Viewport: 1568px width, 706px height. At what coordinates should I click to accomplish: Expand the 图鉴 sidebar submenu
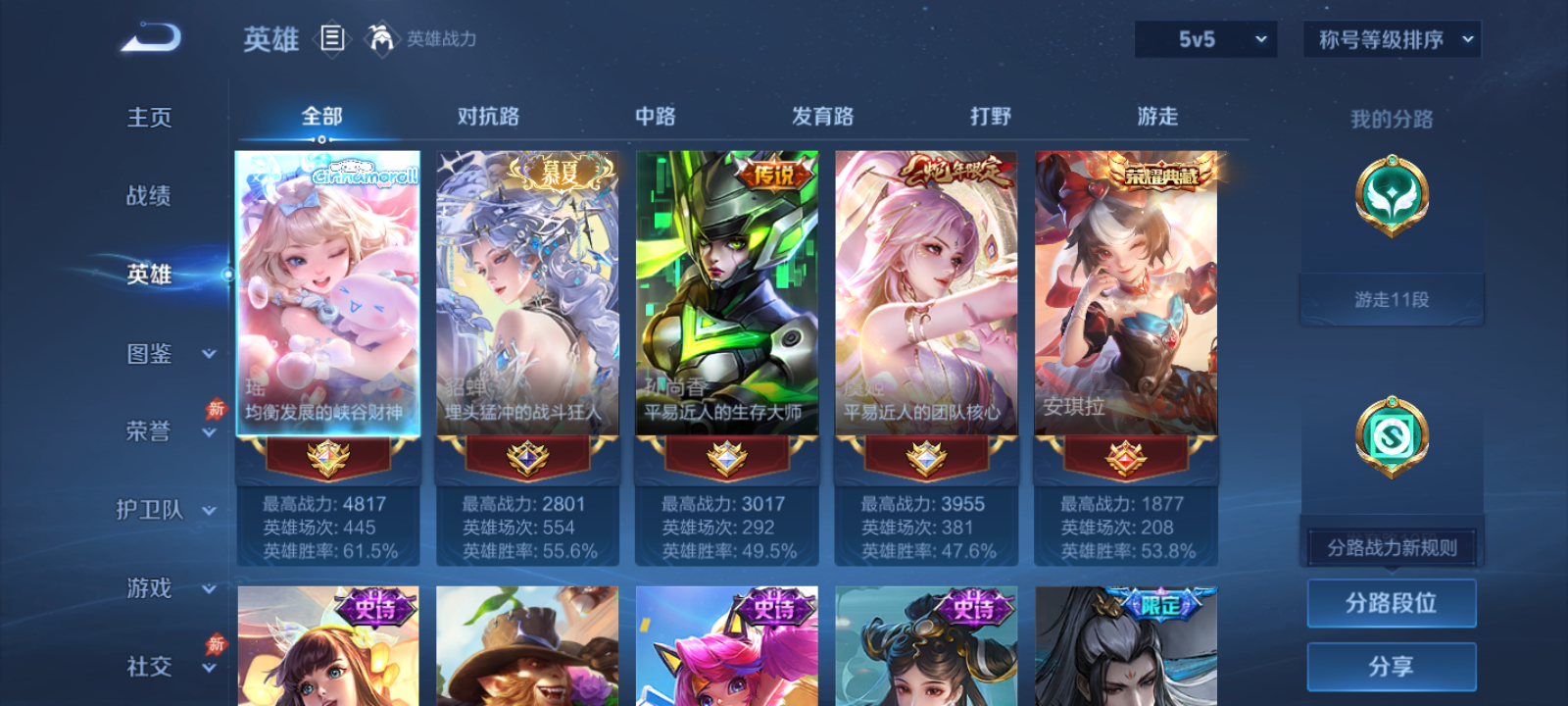click(x=165, y=354)
